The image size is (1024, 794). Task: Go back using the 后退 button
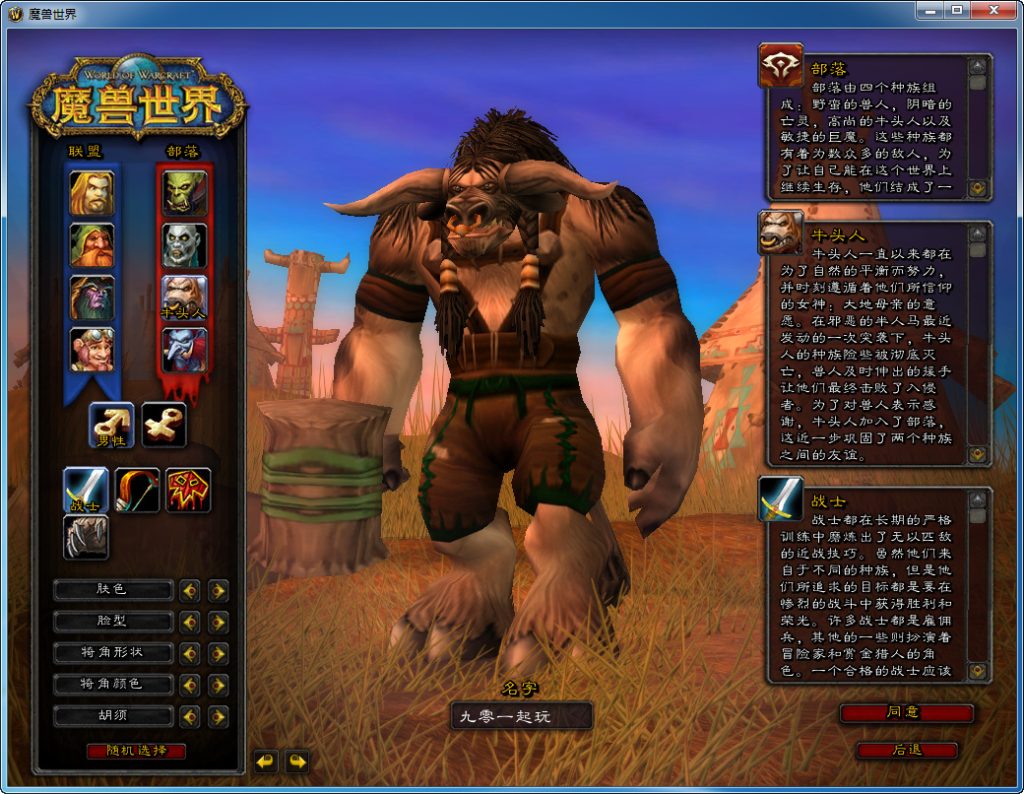(906, 749)
